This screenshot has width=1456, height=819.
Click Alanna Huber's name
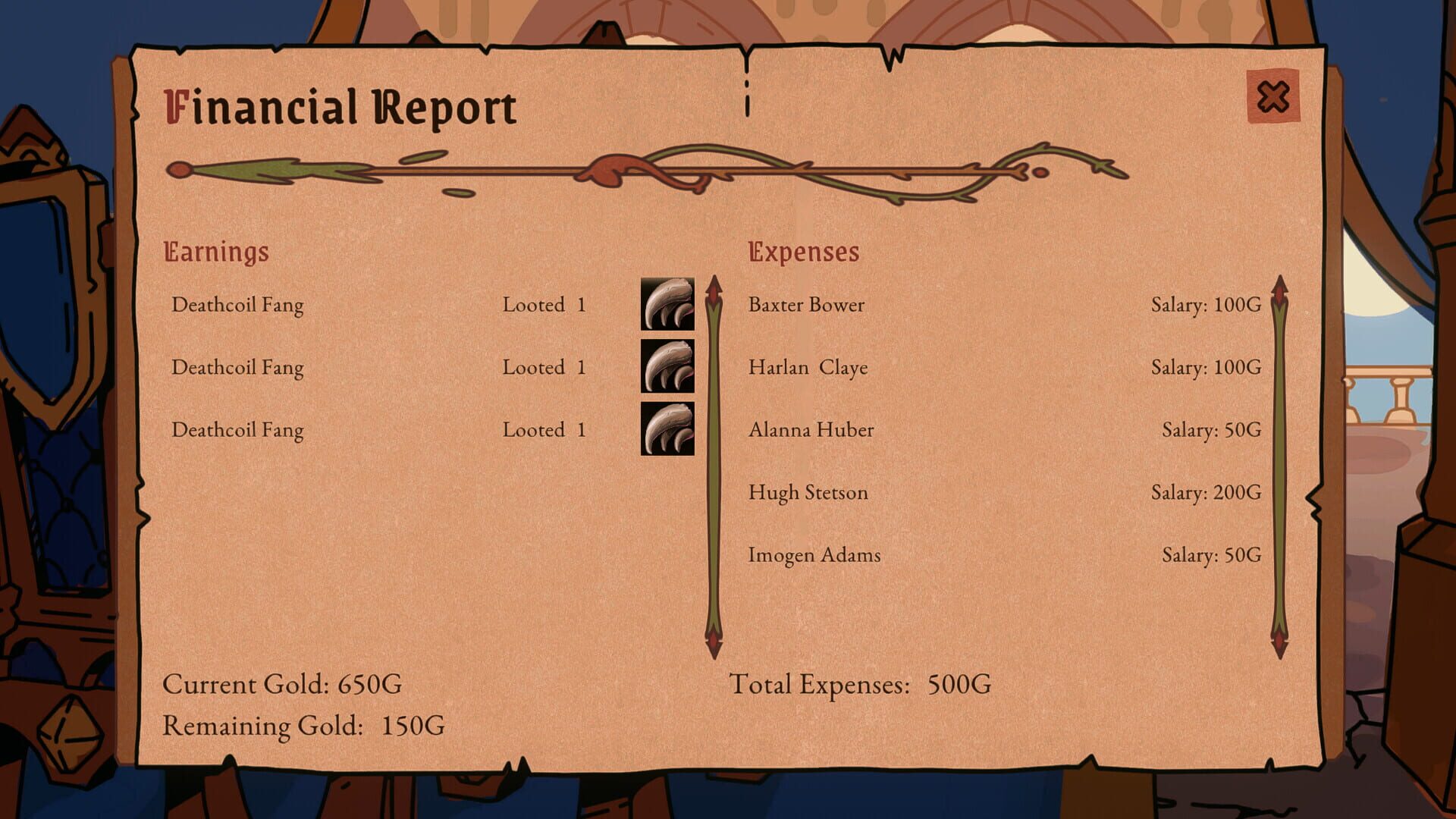point(811,430)
